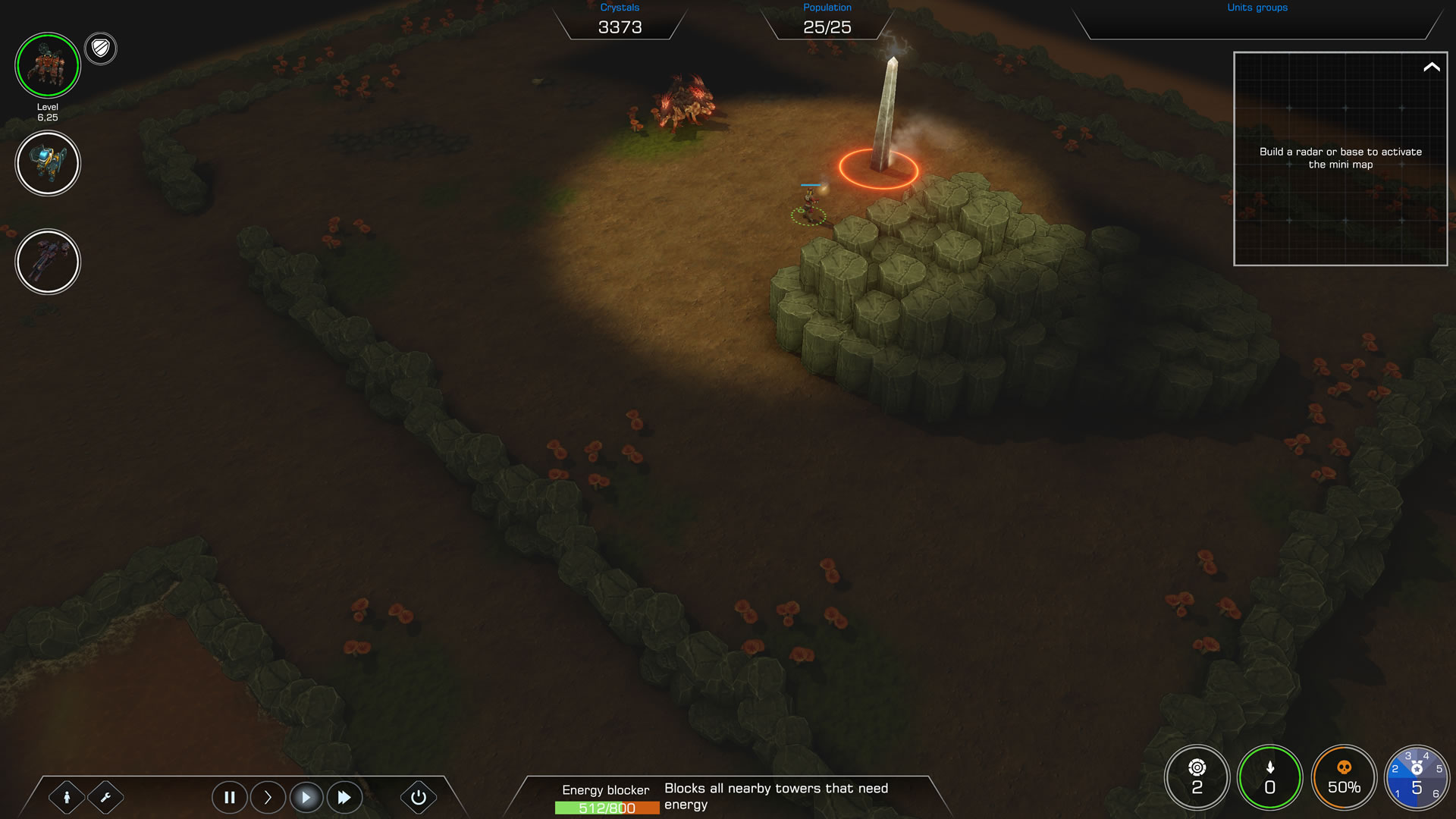Click the orange skull 50% indicator
This screenshot has height=819, width=1456.
click(x=1344, y=777)
